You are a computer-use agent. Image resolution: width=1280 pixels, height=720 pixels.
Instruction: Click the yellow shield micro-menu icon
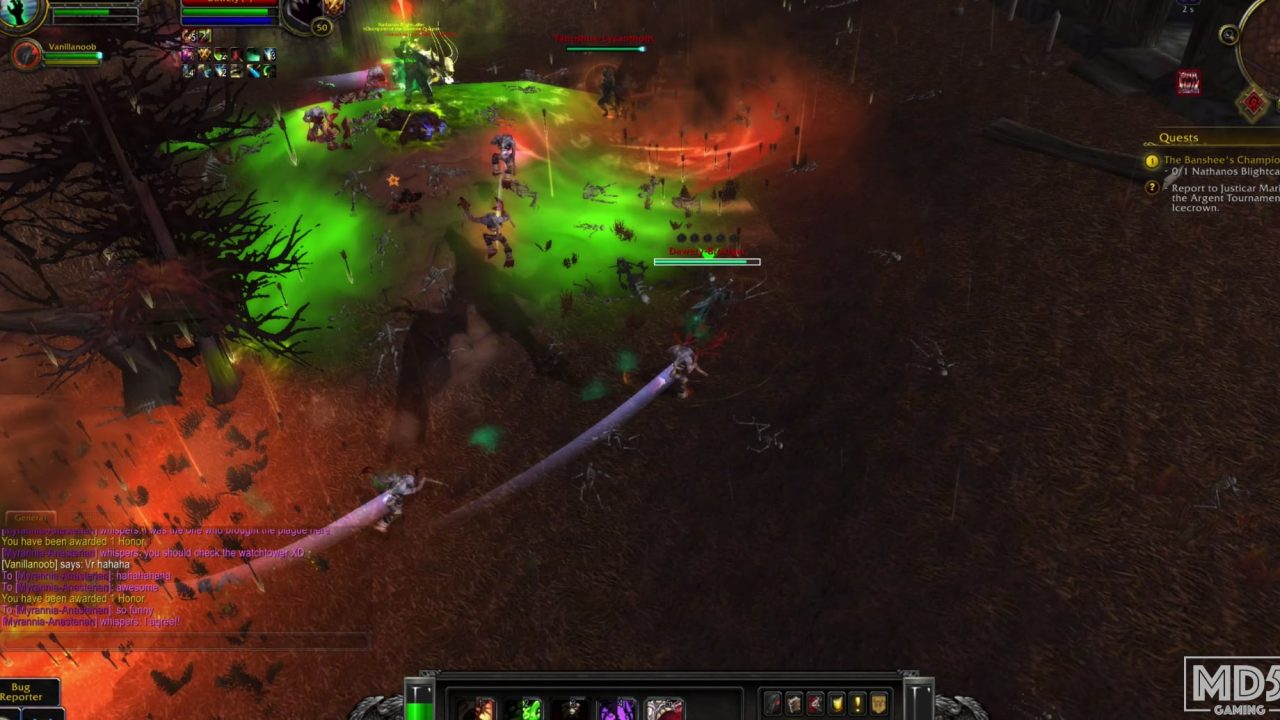coord(838,704)
